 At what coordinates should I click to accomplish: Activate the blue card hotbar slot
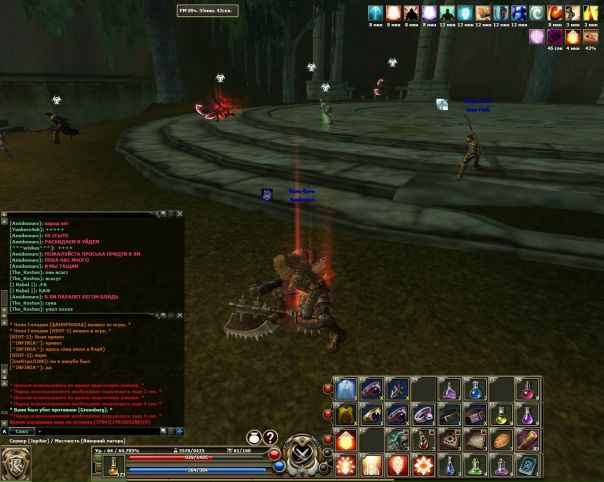click(x=527, y=466)
